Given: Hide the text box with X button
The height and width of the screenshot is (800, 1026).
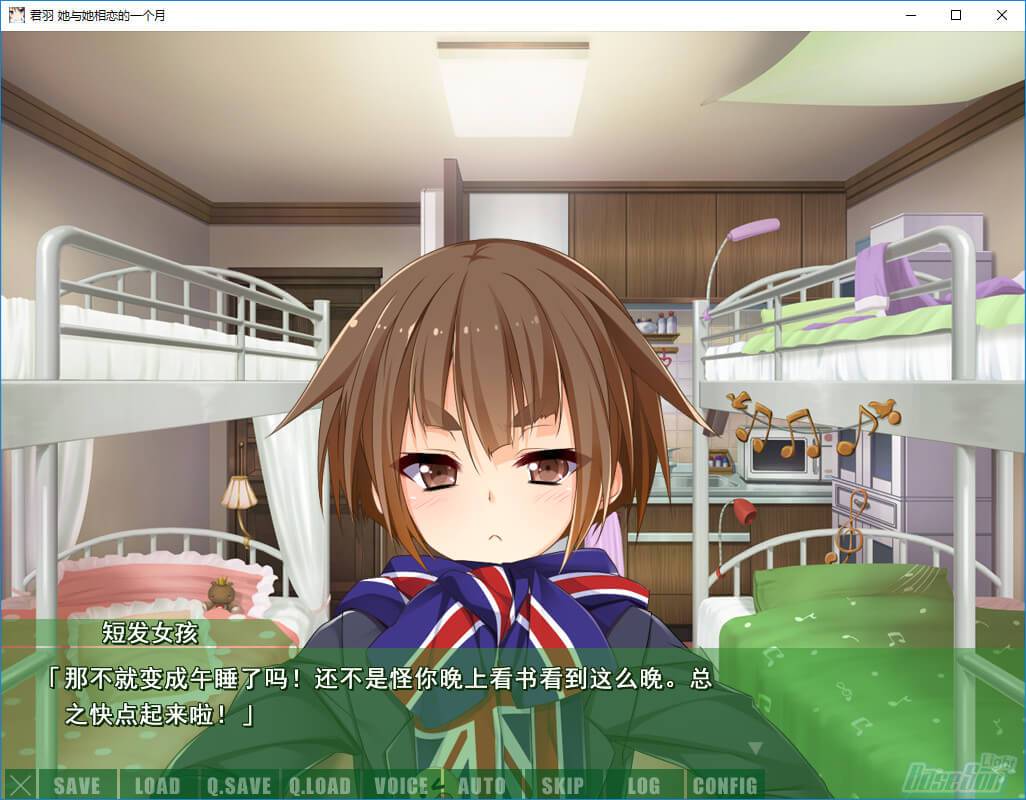Looking at the screenshot, I should point(19,785).
